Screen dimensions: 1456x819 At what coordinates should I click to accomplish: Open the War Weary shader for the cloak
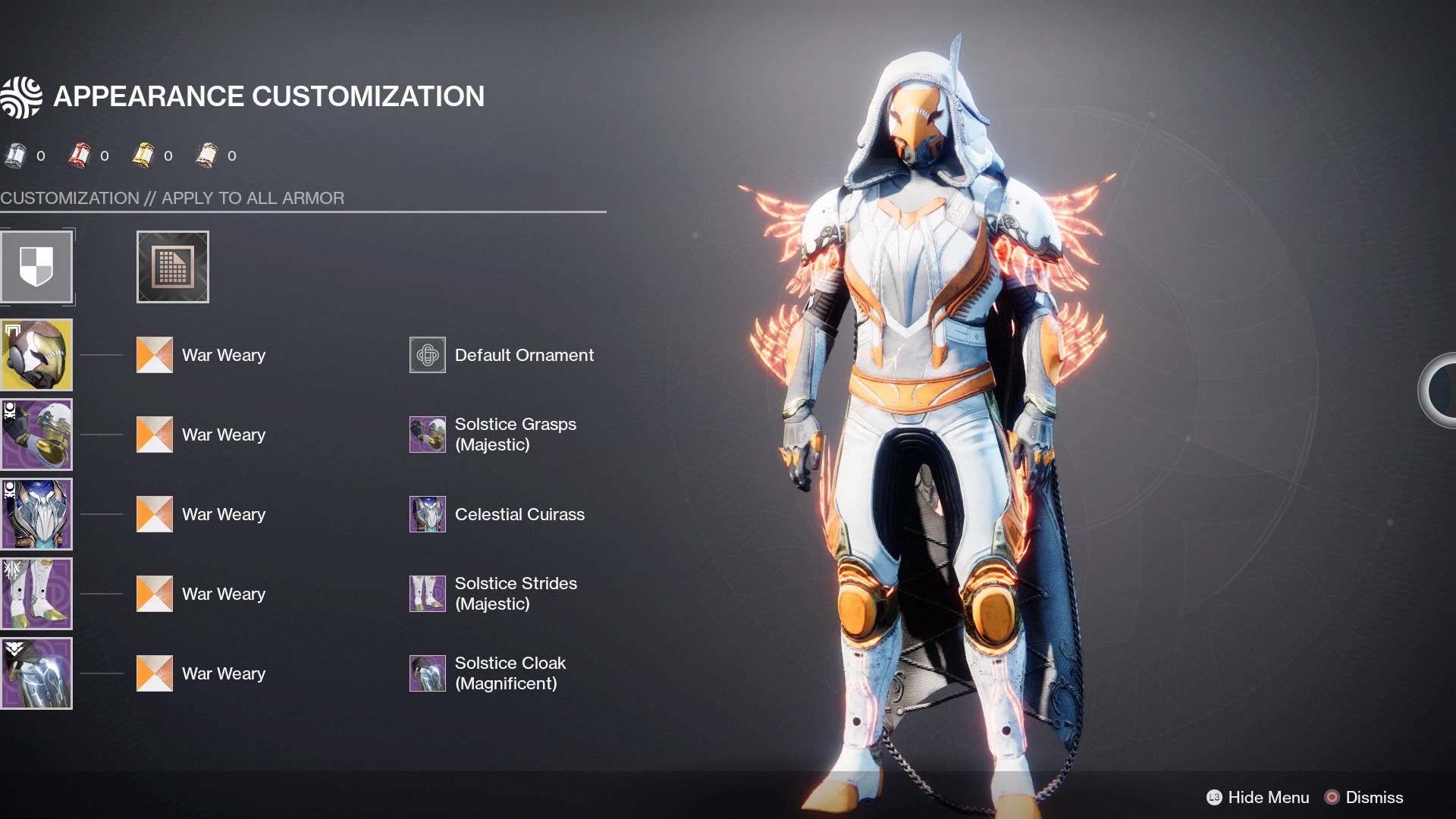click(154, 673)
